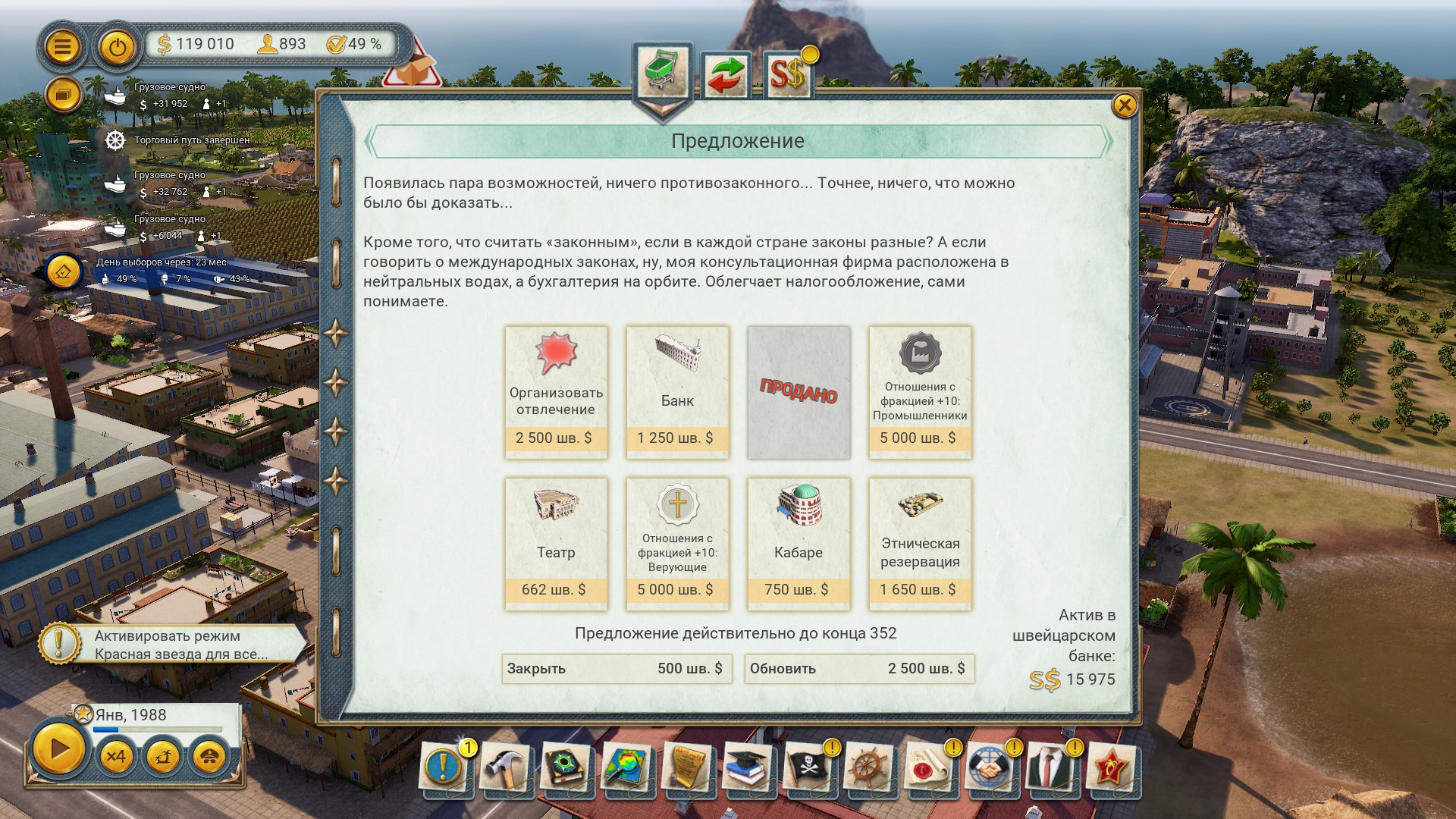
Task: Close the offer dialog window
Action: coord(1124,105)
